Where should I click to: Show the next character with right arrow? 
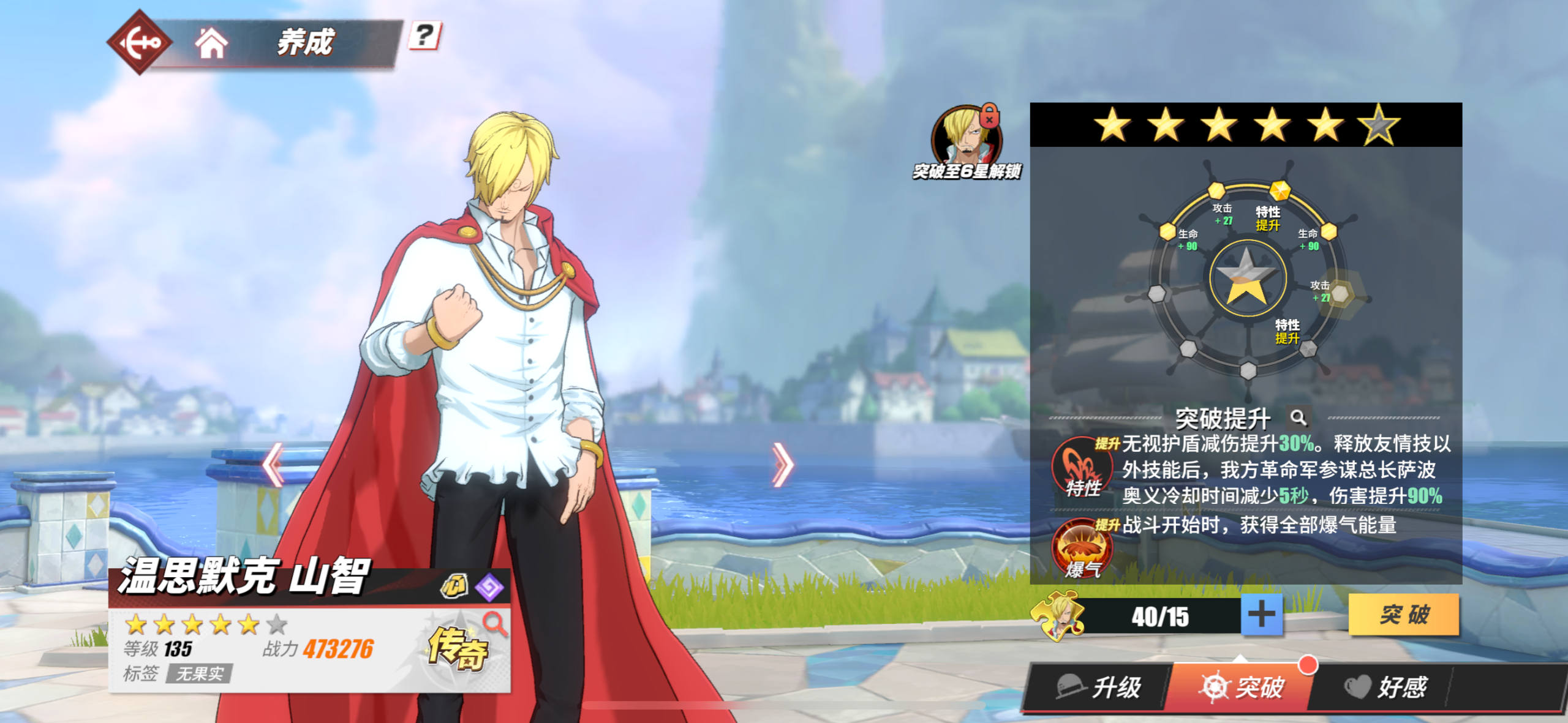click(782, 465)
